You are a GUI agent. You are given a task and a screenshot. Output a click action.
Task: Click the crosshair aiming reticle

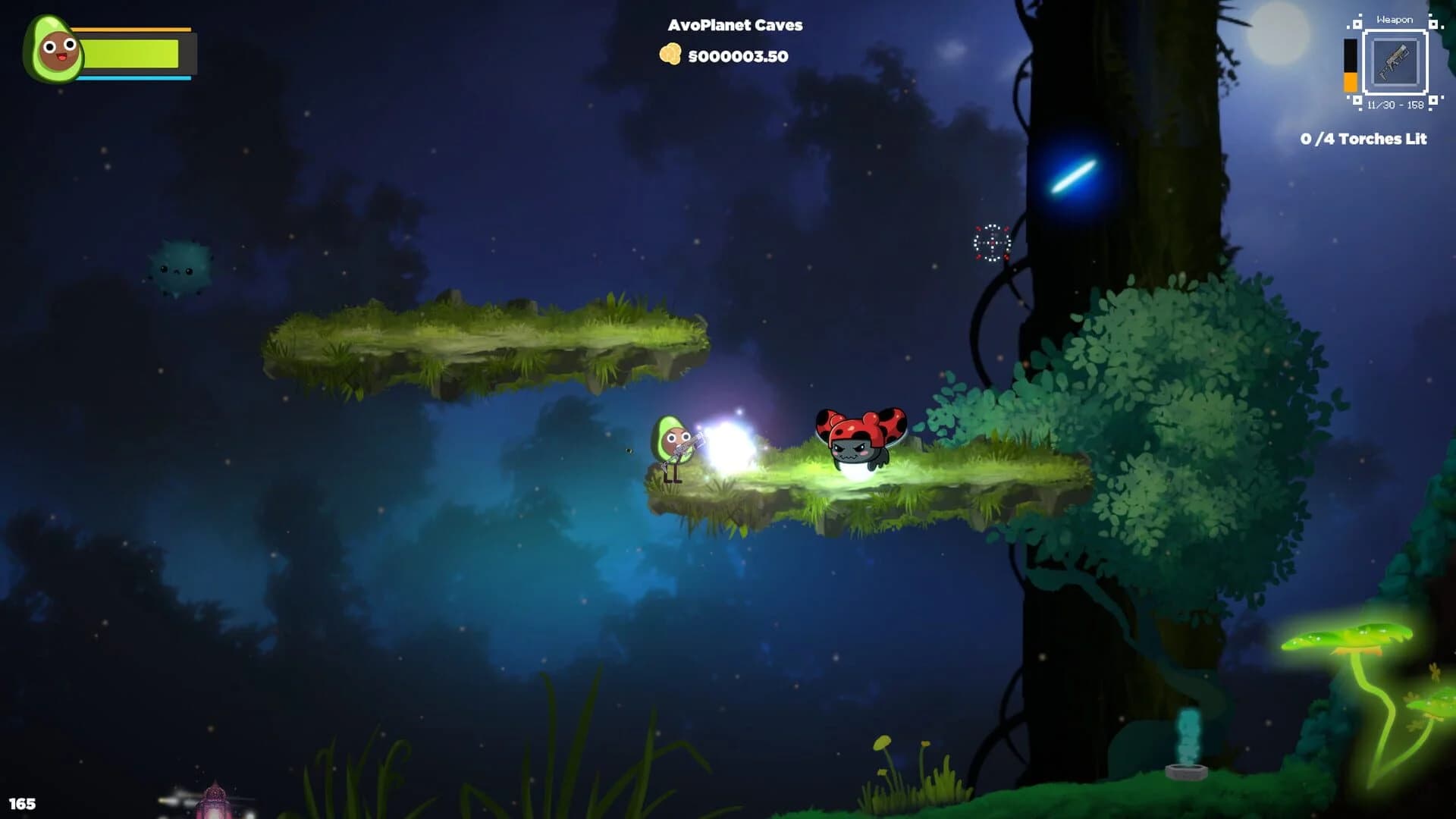[990, 244]
